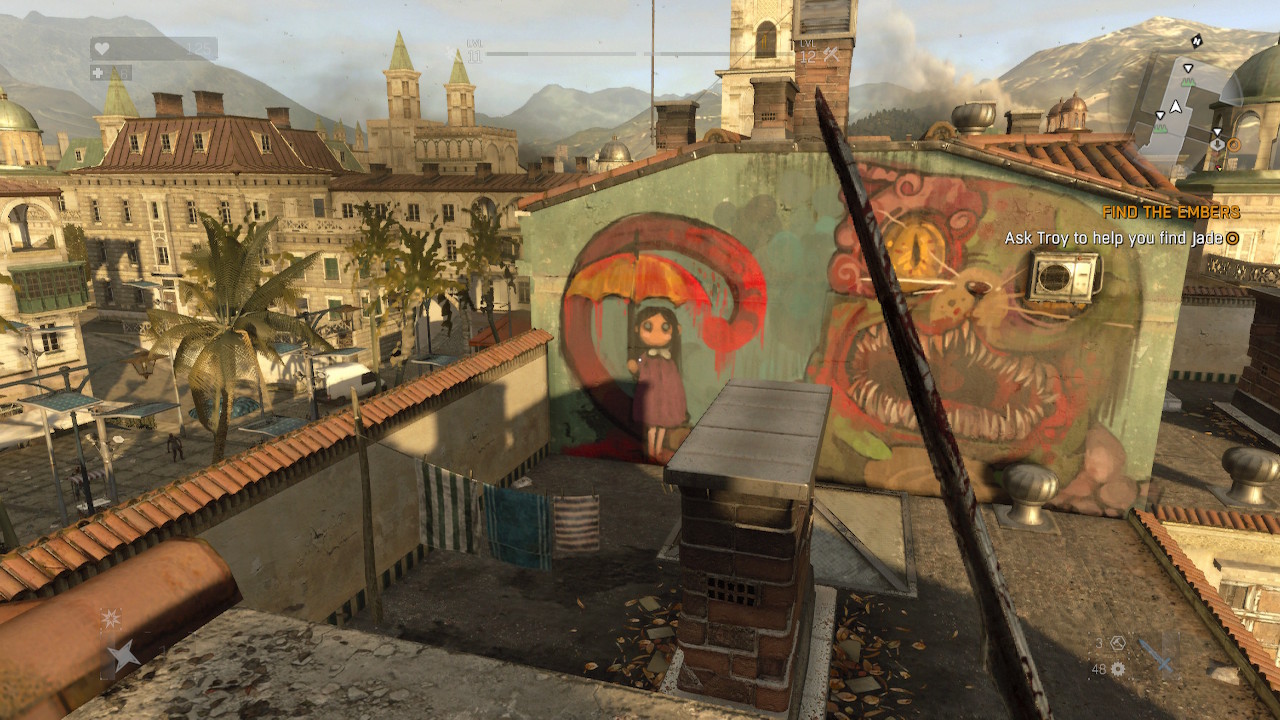Select the blue sword weapon icon
The image size is (1280, 720).
tap(1156, 657)
